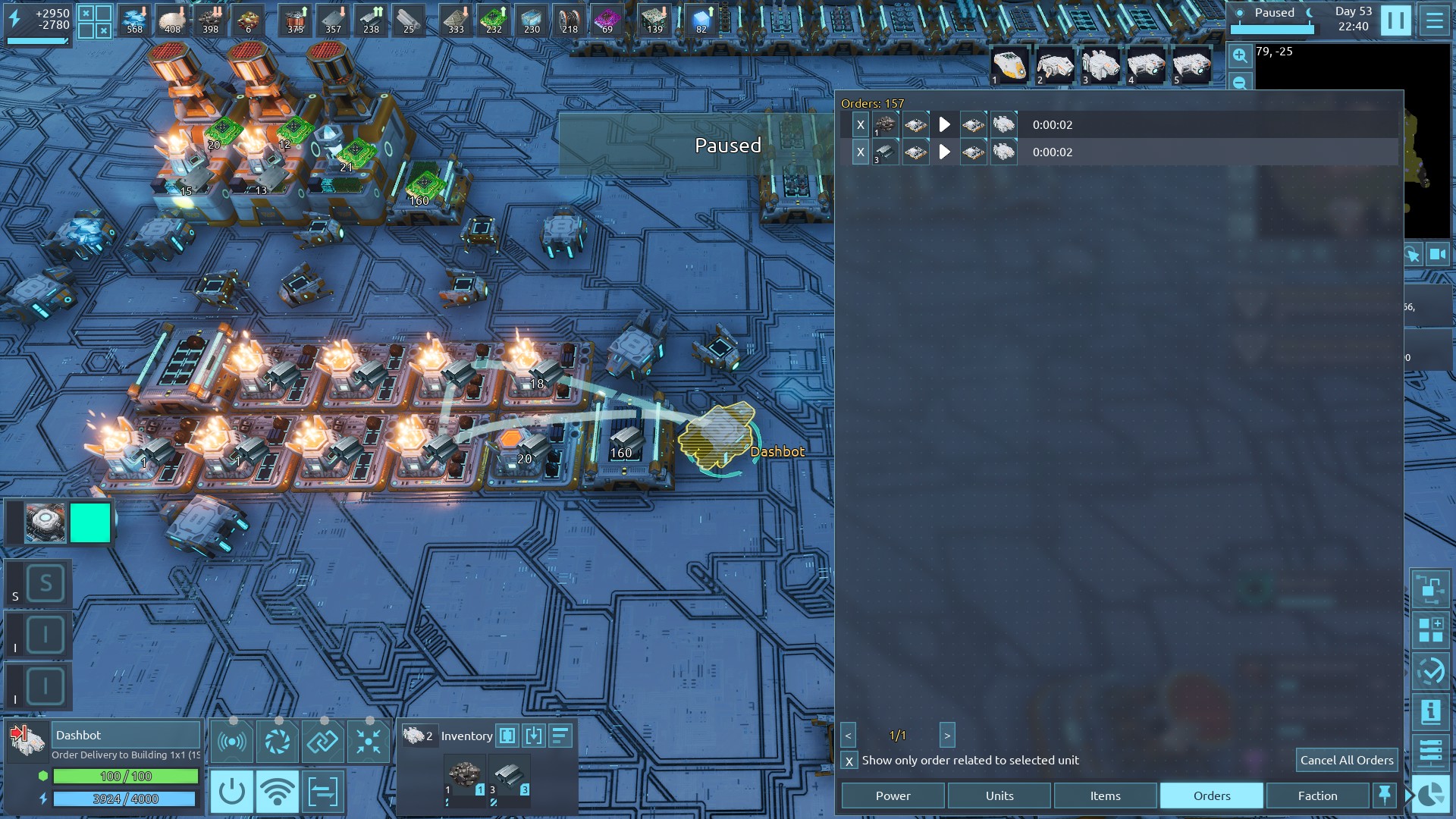Screen dimensions: 1456x819
Task: Open the Units tab
Action: (x=999, y=795)
